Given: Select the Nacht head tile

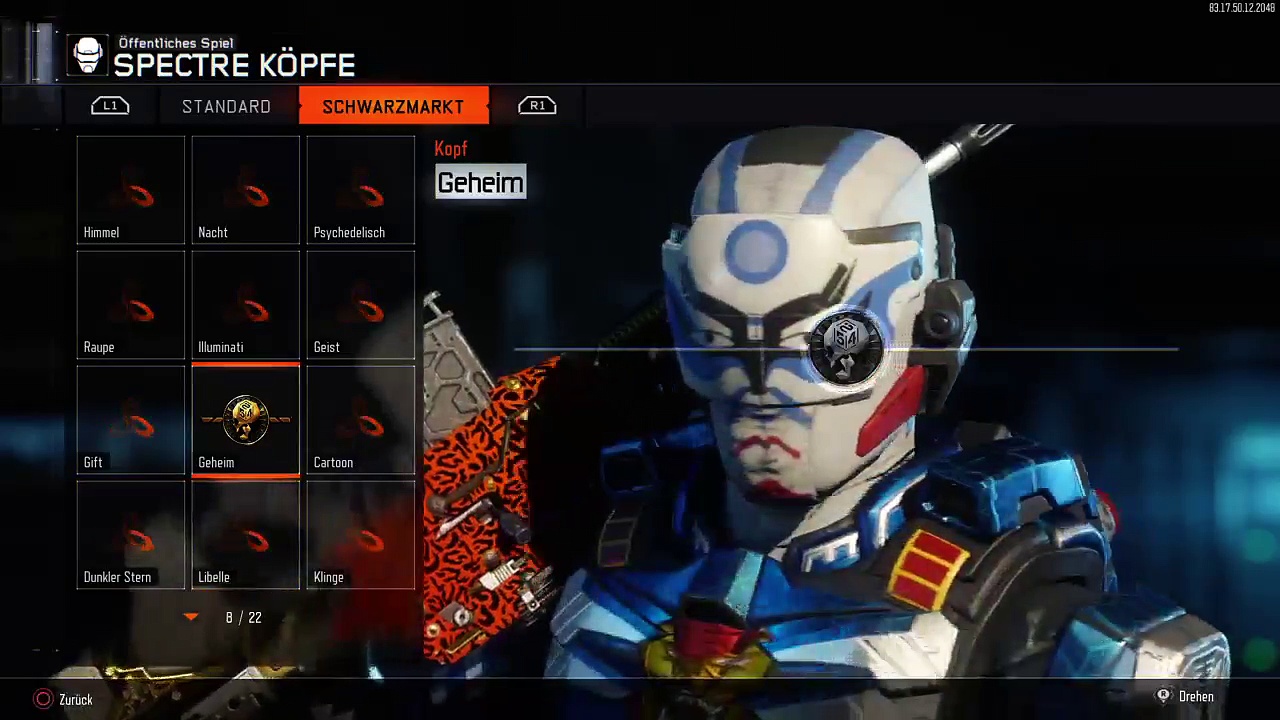Looking at the screenshot, I should [246, 190].
